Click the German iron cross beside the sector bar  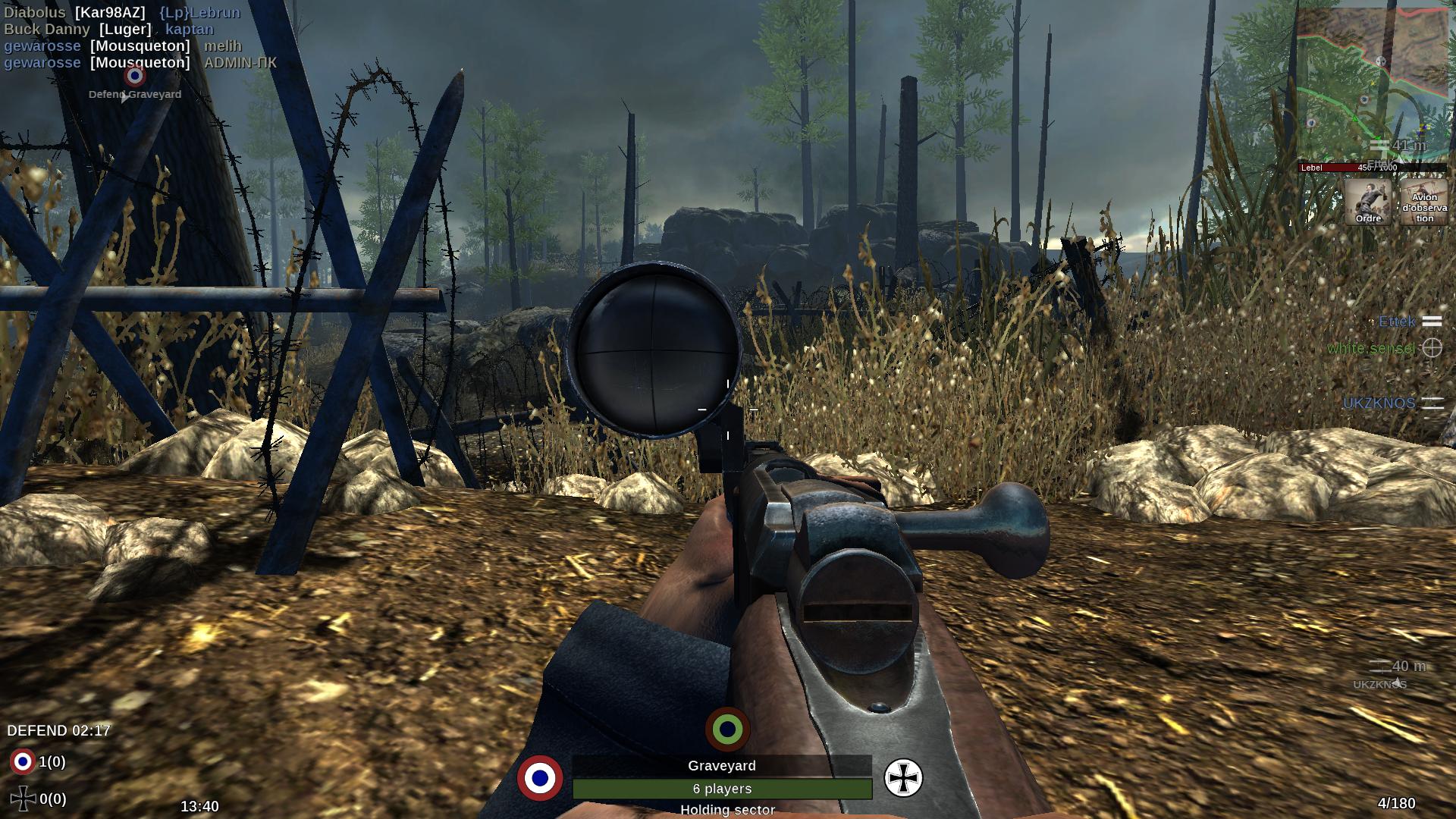pyautogui.click(x=903, y=778)
